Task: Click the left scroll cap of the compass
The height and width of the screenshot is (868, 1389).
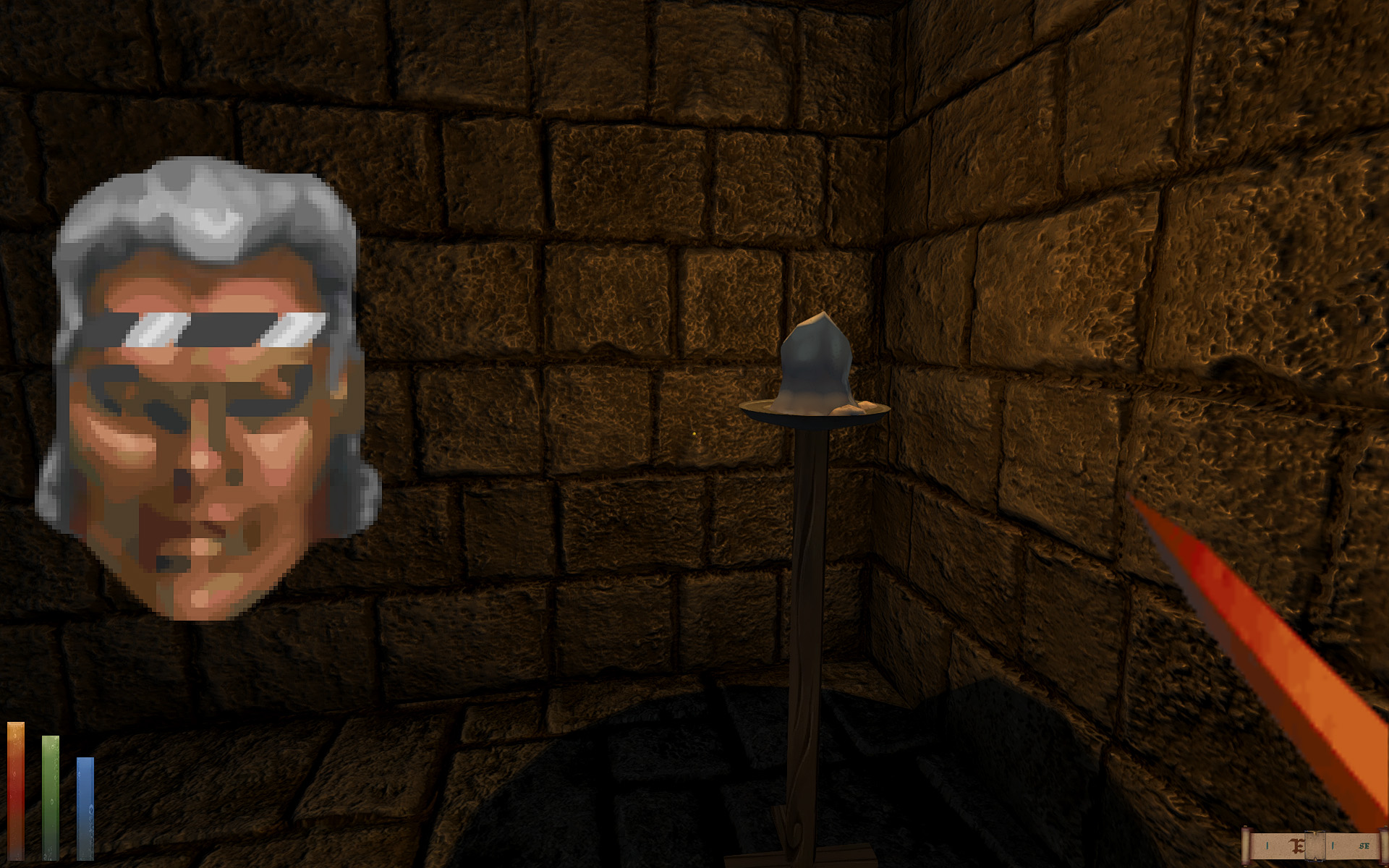Action: pyautogui.click(x=1245, y=846)
